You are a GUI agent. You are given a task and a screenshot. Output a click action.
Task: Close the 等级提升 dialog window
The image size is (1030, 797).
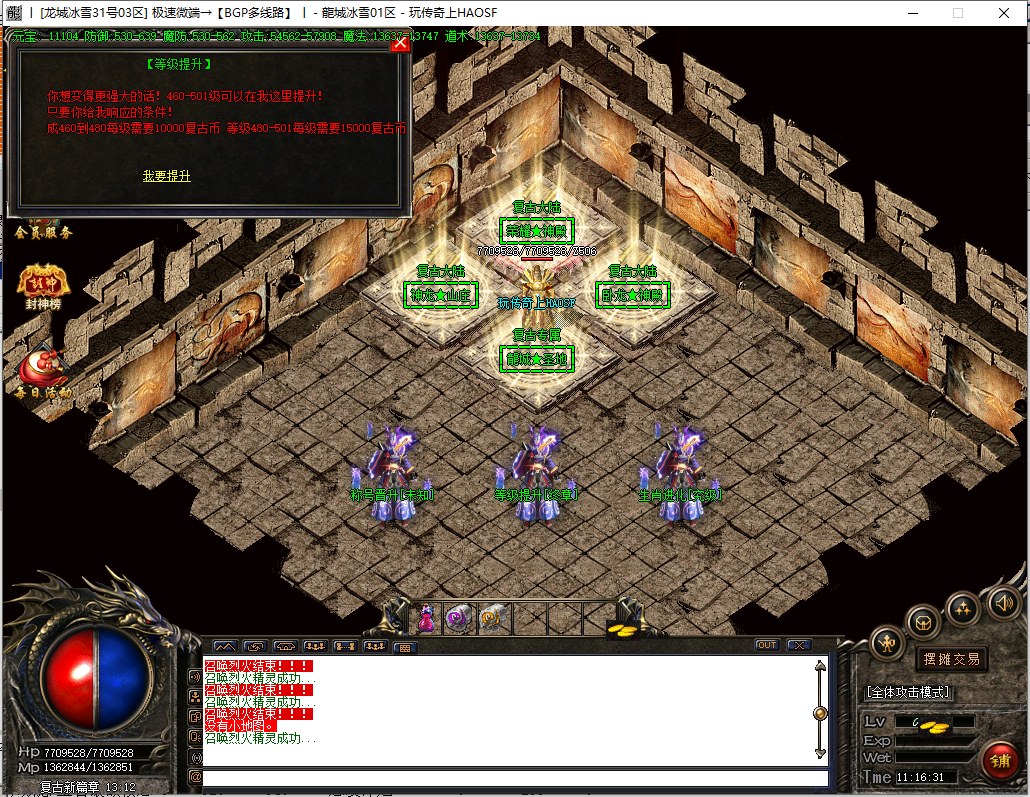[400, 43]
